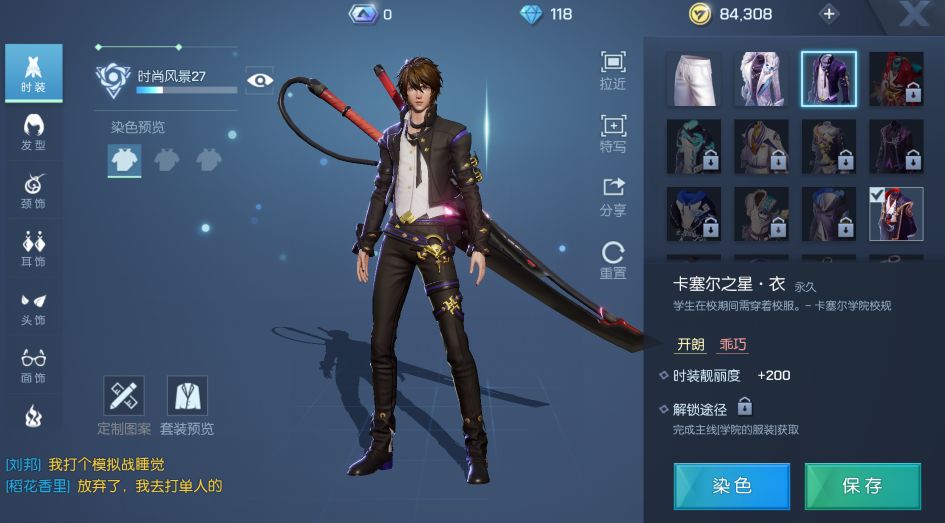Open the 发型 hairstyle tab
The height and width of the screenshot is (523, 945).
33,132
